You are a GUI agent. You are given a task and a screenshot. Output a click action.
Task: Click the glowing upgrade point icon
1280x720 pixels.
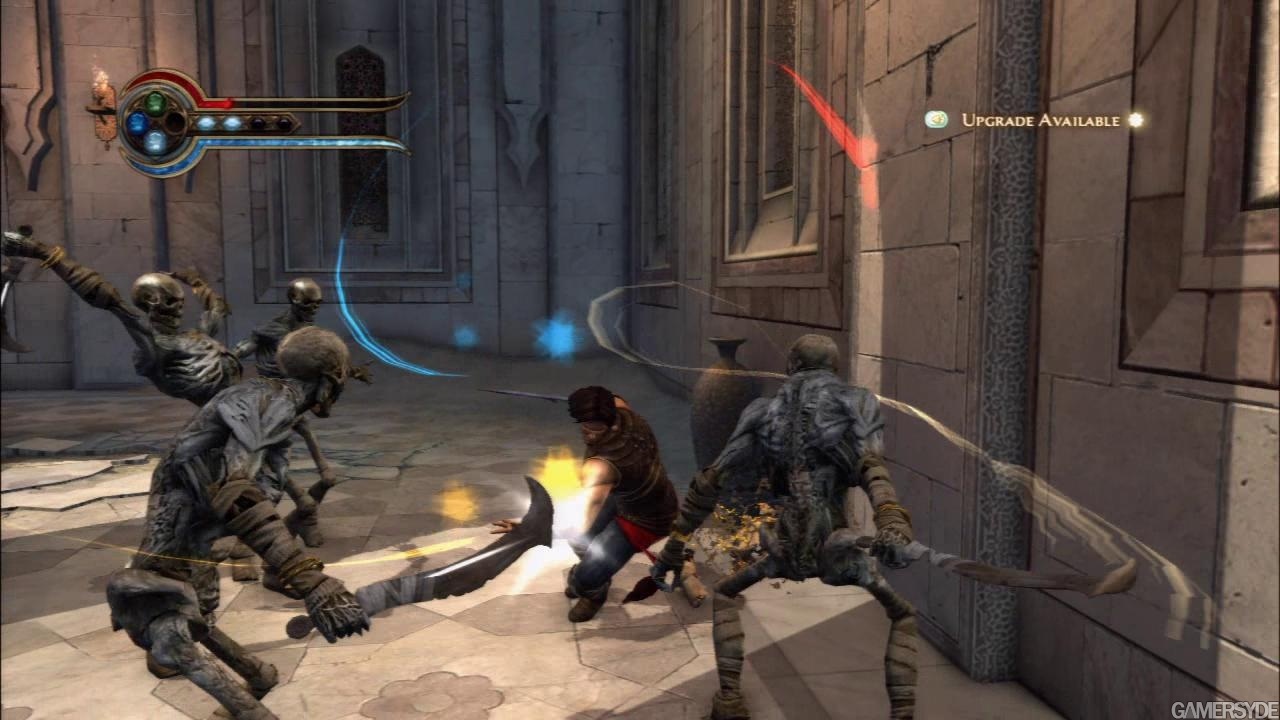click(x=1135, y=120)
